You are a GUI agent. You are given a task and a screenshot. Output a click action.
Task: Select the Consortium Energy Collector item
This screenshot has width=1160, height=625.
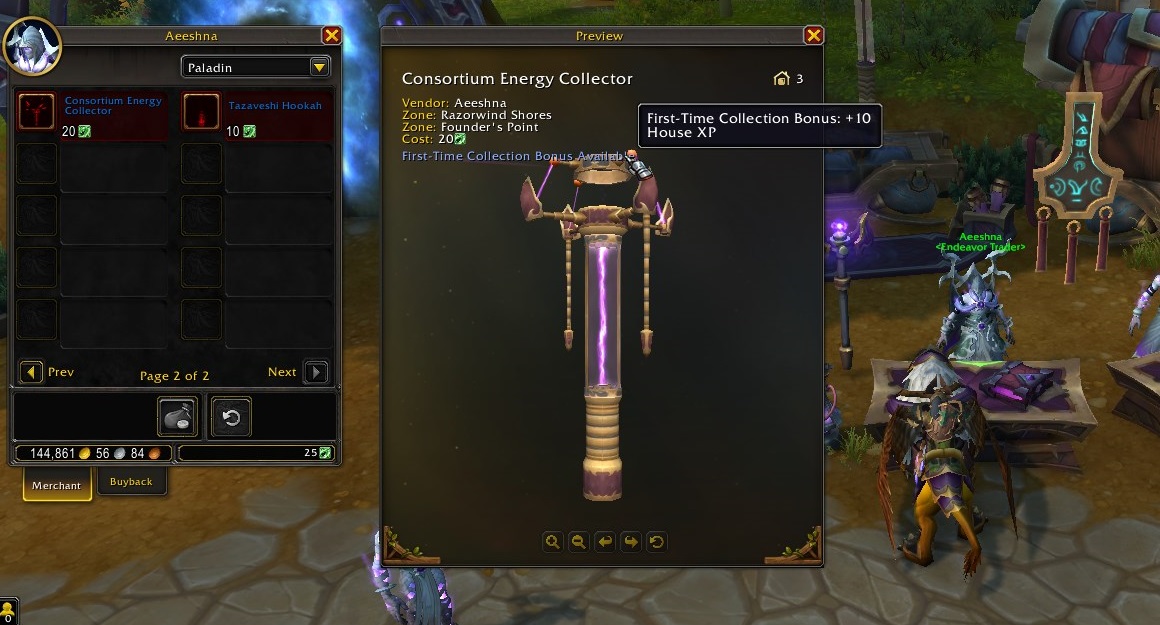tap(37, 111)
